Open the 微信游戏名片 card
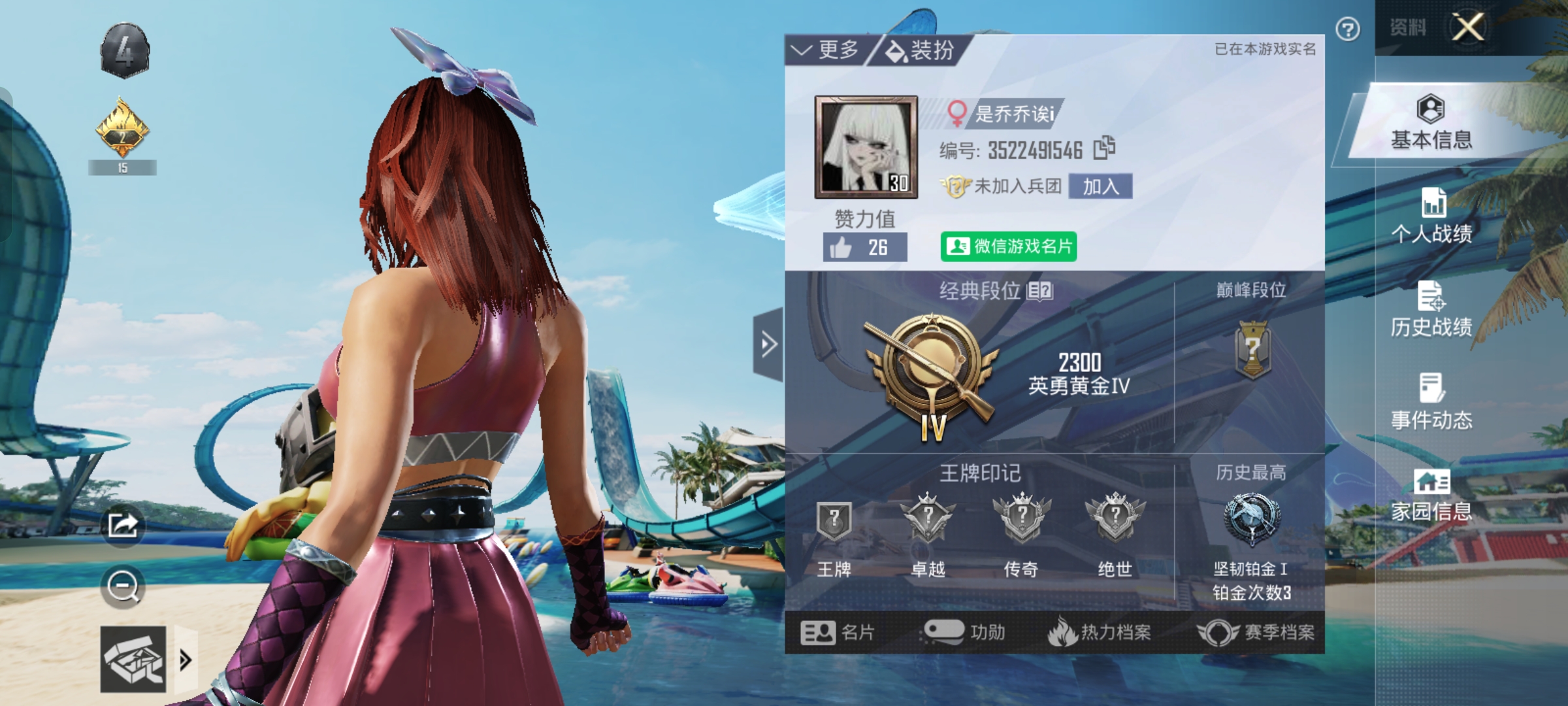This screenshot has width=1568, height=706. [x=1009, y=246]
